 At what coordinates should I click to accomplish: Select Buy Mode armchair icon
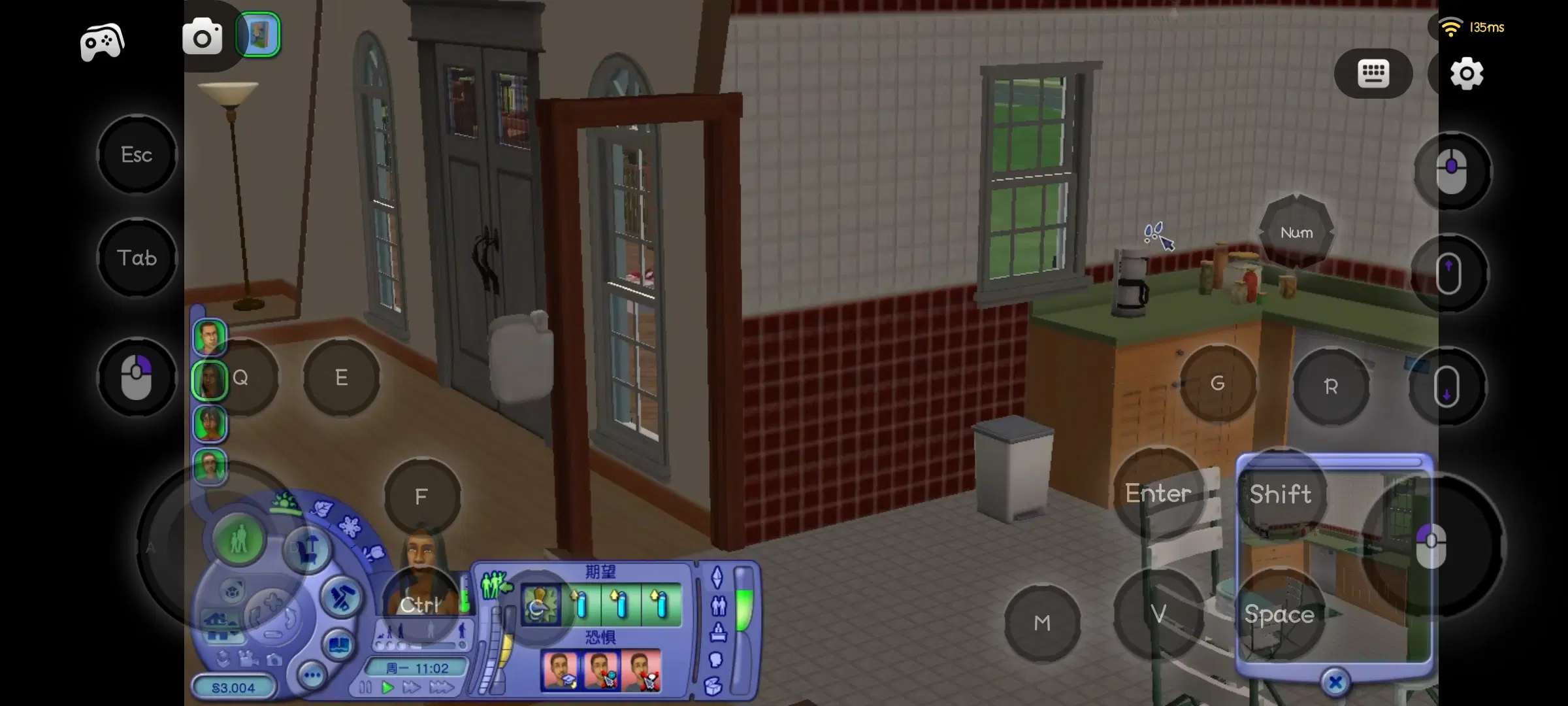pos(306,552)
